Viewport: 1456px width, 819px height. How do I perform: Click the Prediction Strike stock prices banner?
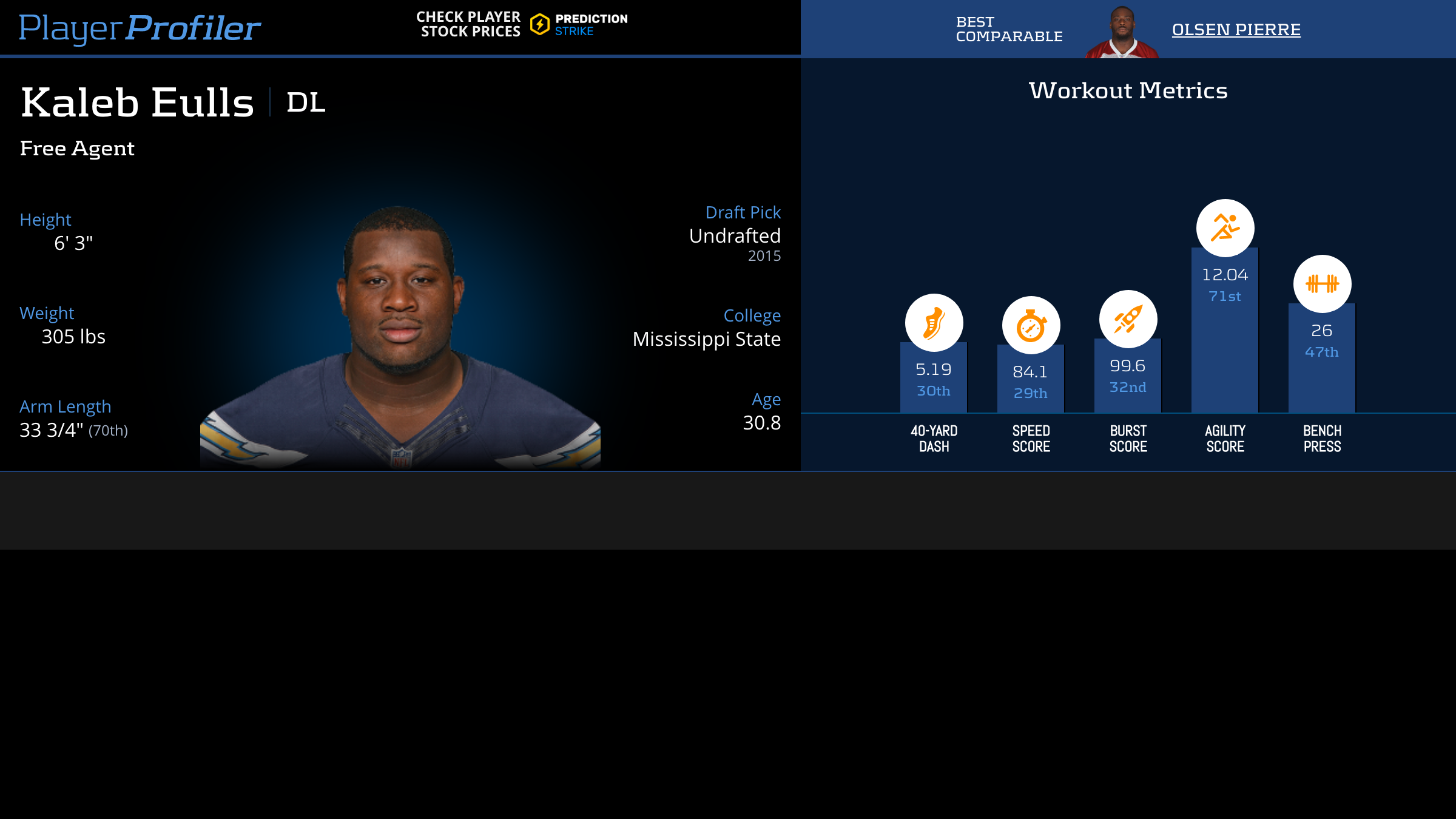click(x=522, y=25)
